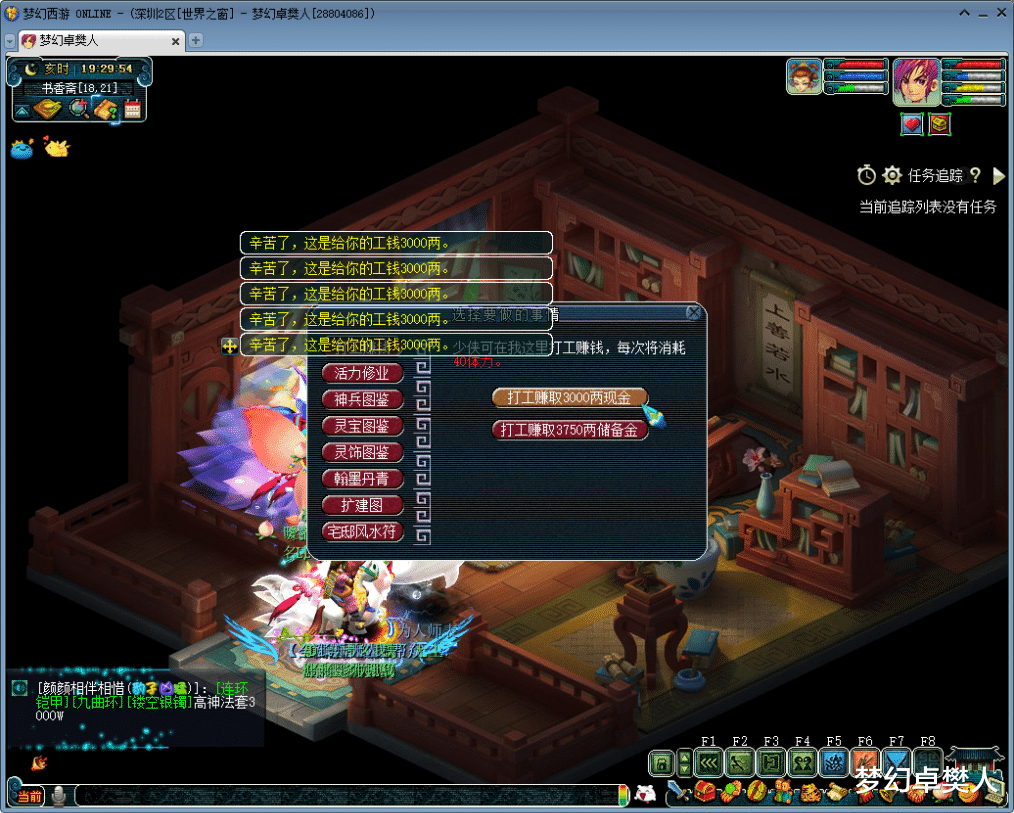Viewport: 1014px width, 813px height.
Task: Open the calendar icon under the clock
Action: click(x=132, y=109)
